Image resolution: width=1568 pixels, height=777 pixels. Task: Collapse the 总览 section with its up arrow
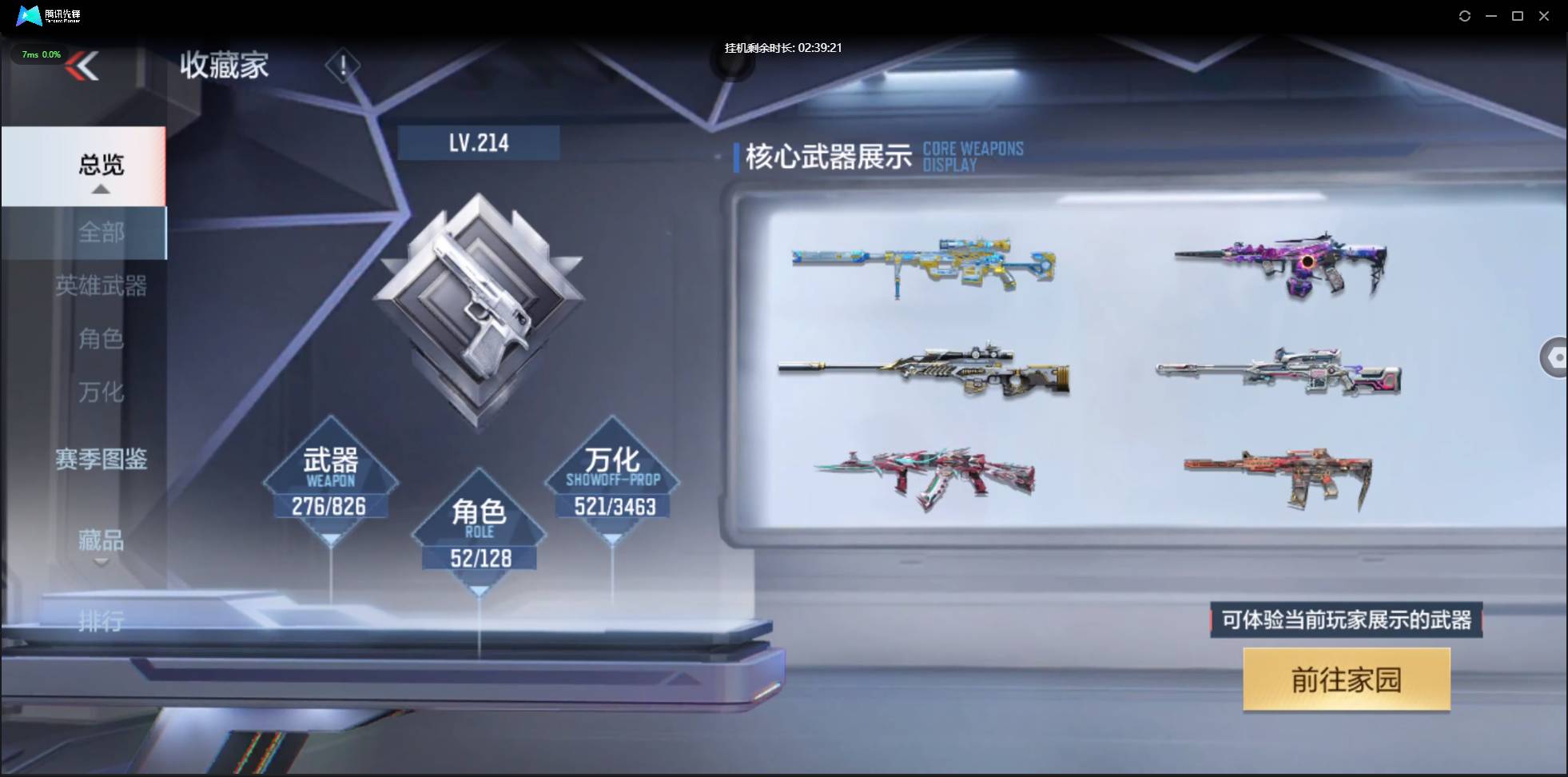[100, 189]
